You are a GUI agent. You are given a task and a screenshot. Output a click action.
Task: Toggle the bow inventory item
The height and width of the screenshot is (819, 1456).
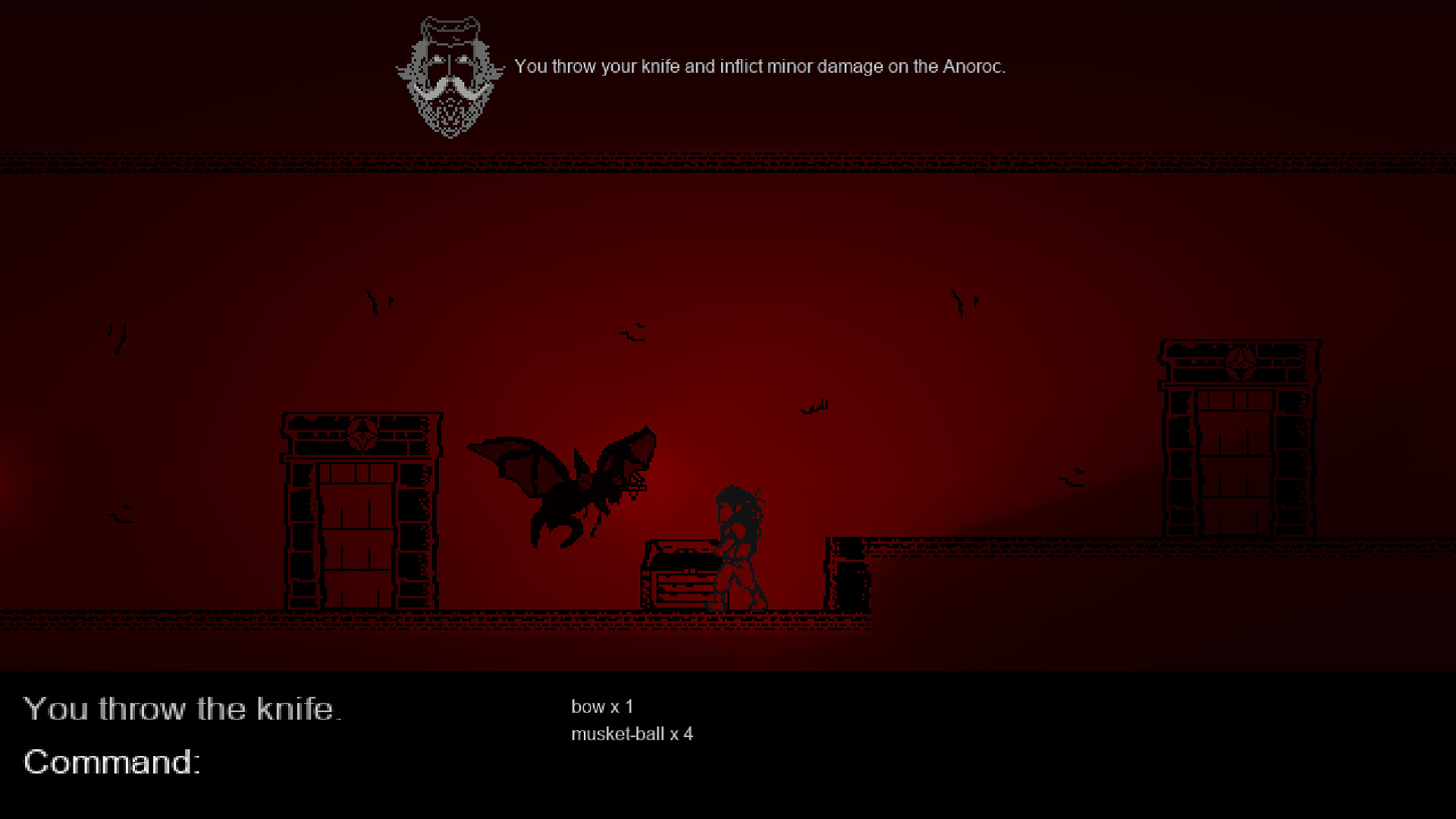[603, 706]
